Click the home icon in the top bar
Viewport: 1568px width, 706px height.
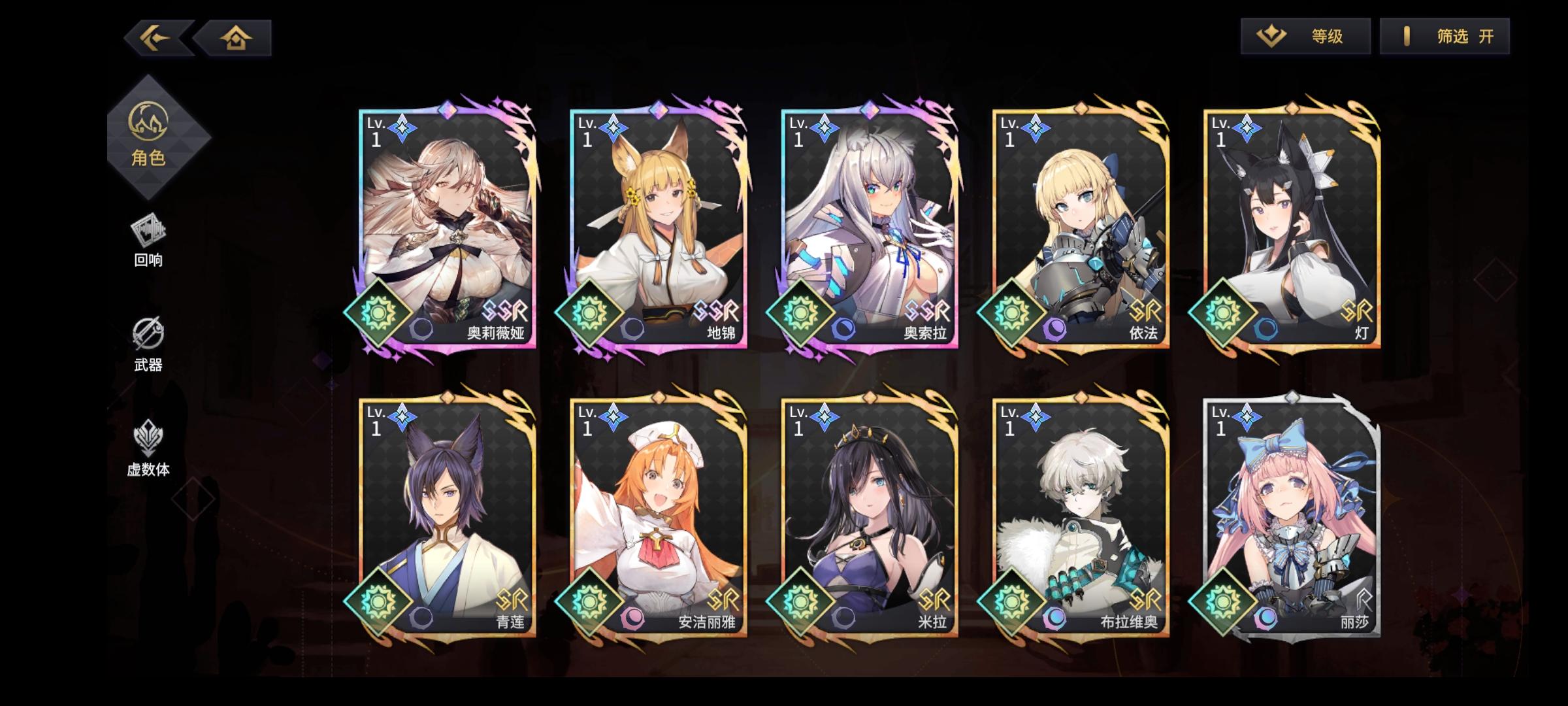click(237, 38)
